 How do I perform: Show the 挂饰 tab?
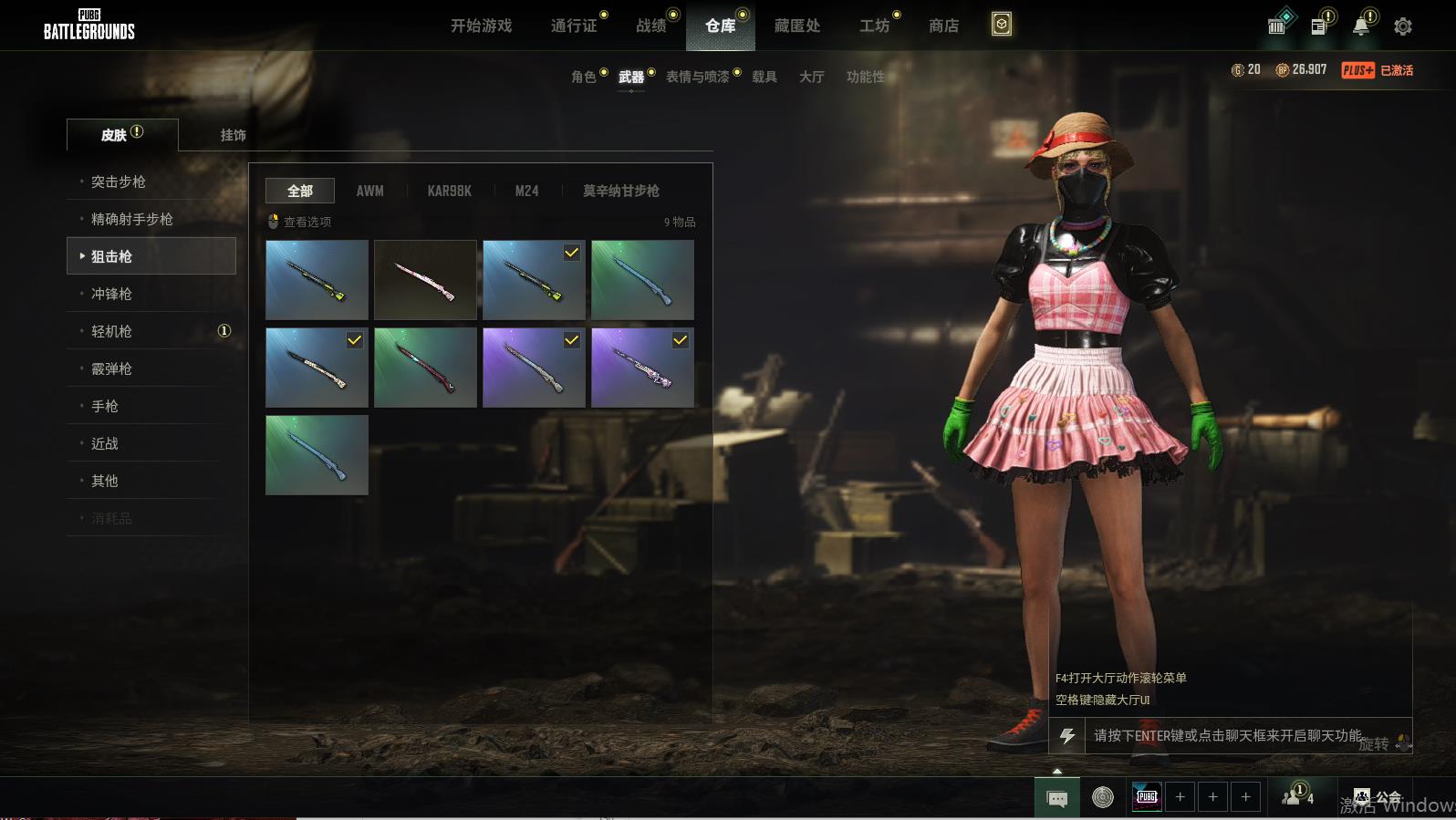(233, 135)
